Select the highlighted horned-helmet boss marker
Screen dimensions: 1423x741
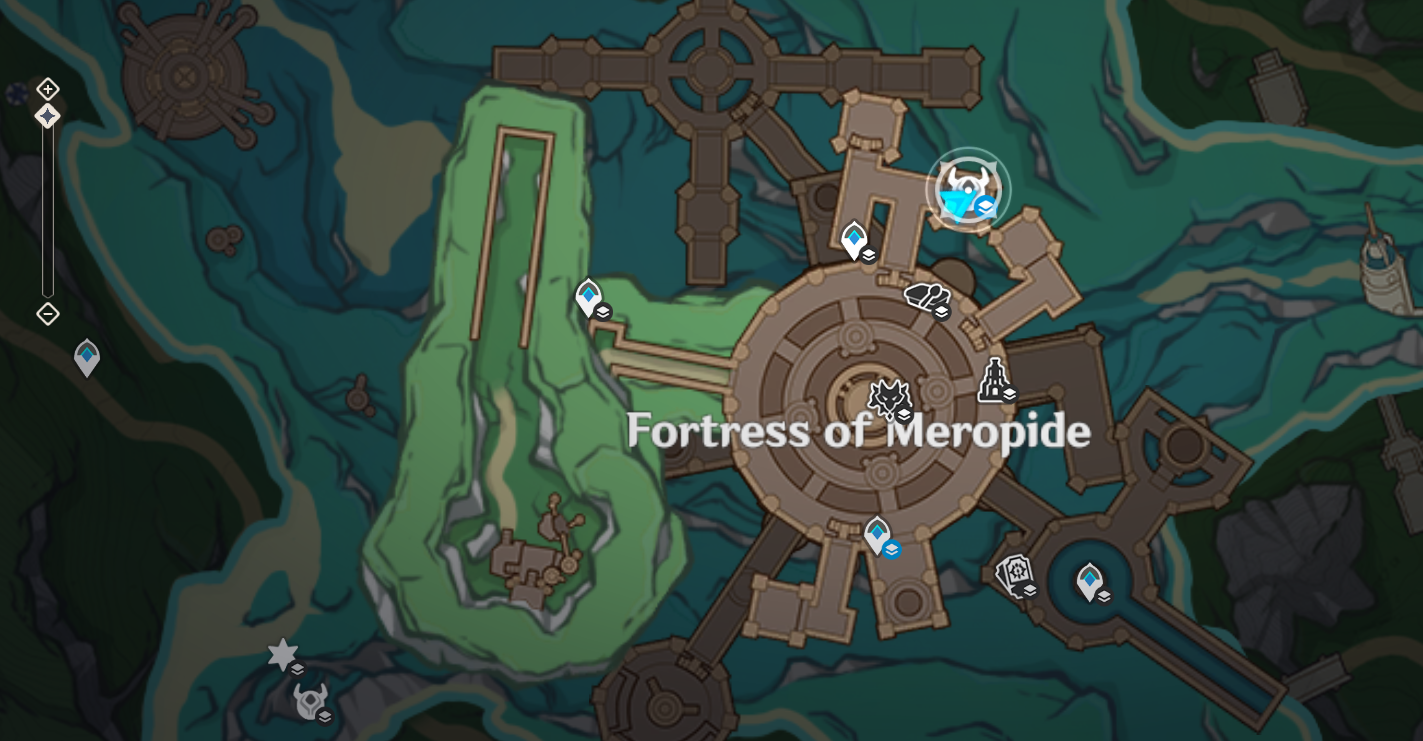[x=967, y=189]
